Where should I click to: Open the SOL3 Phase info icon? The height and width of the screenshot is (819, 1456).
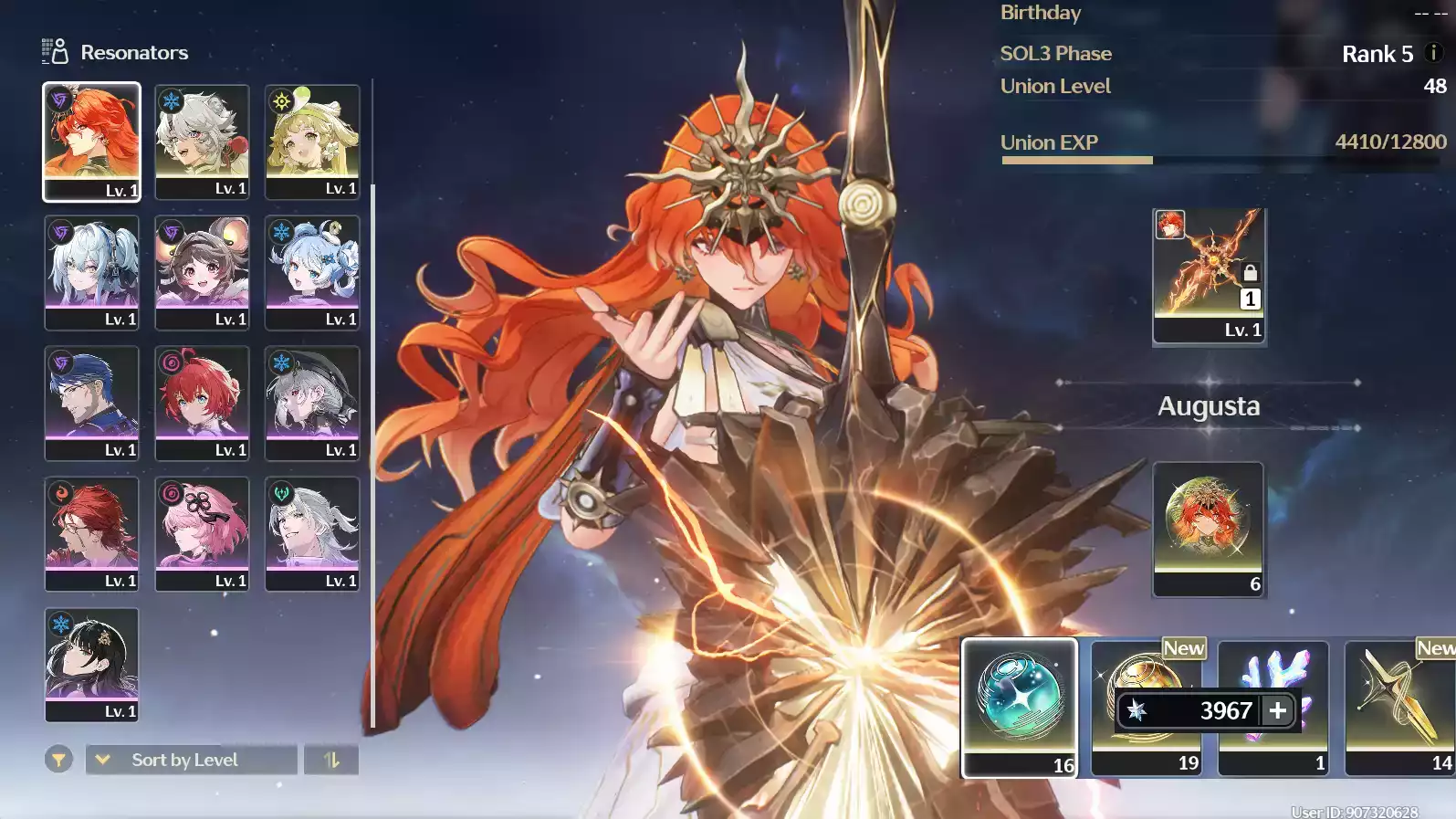(x=1433, y=53)
